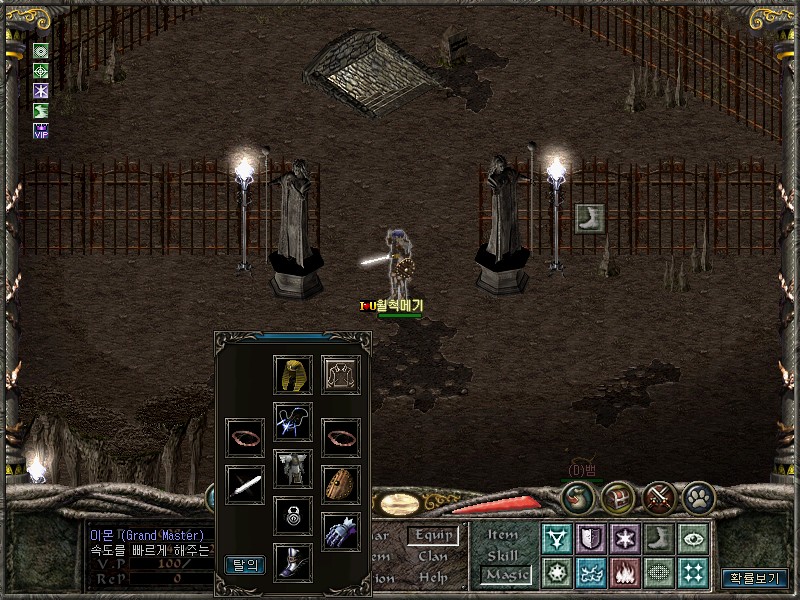800x600 pixels.
Task: Switch to the Skill tab
Action: pyautogui.click(x=503, y=555)
